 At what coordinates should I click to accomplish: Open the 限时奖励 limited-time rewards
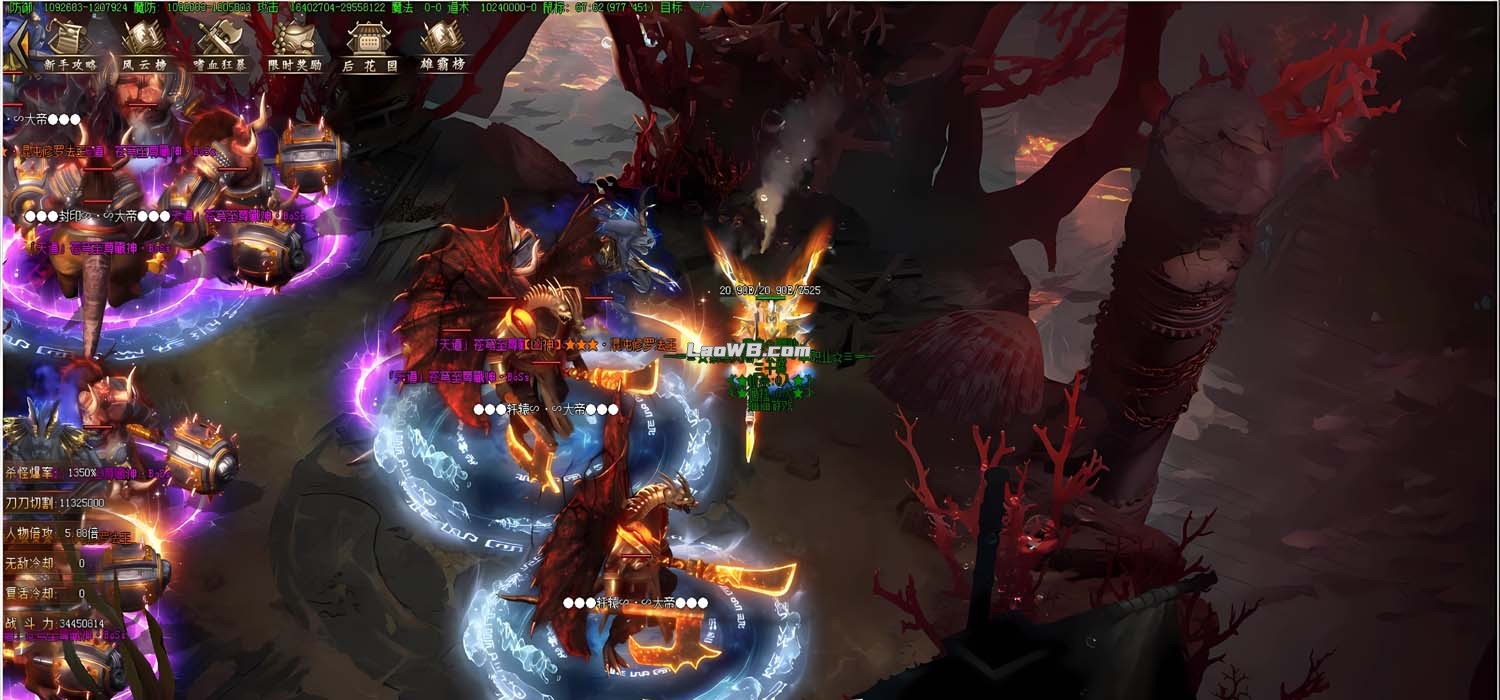click(295, 45)
